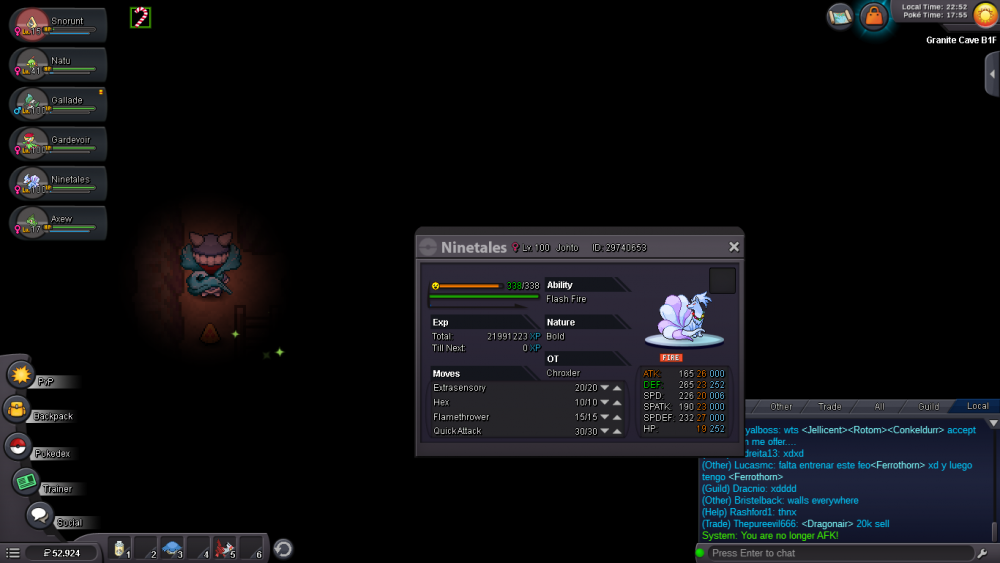
Task: Open the orange shopping bag icon
Action: [x=874, y=17]
